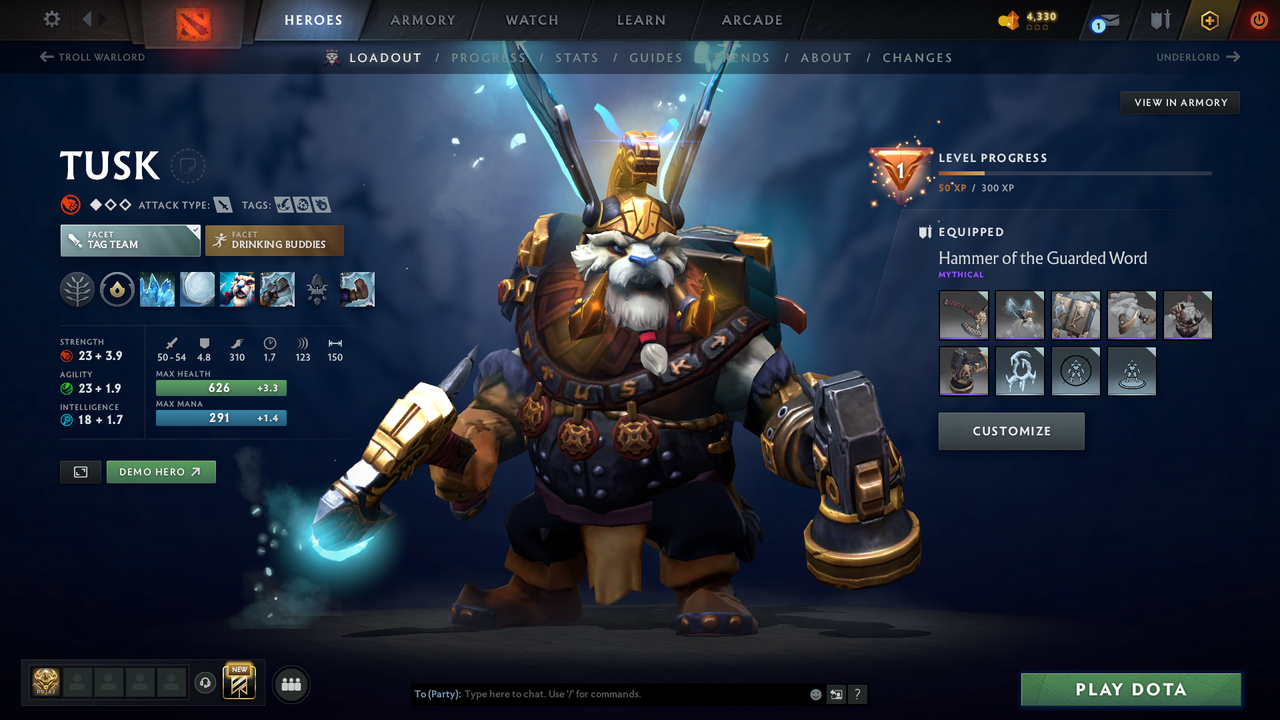1280x720 pixels.
Task: Switch to the STATS tab
Action: (577, 57)
